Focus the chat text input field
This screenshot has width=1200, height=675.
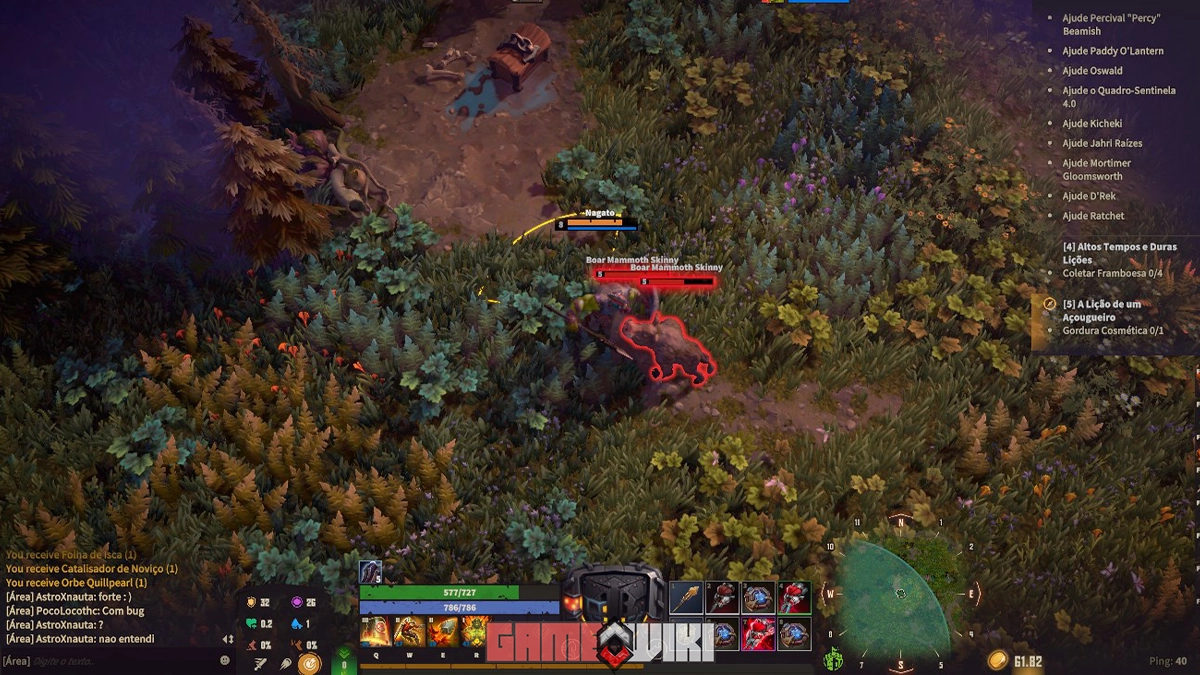pos(120,661)
